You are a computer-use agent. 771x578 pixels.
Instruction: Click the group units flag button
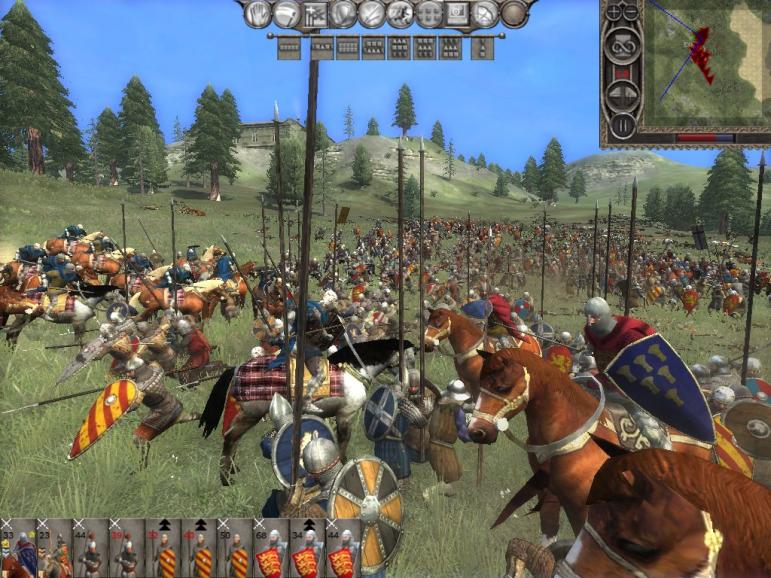[314, 13]
